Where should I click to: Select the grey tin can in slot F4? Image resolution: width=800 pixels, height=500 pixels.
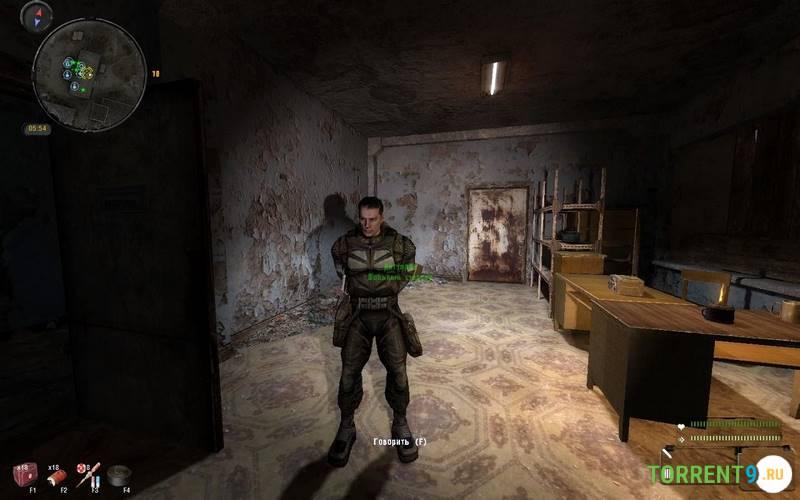coord(121,474)
